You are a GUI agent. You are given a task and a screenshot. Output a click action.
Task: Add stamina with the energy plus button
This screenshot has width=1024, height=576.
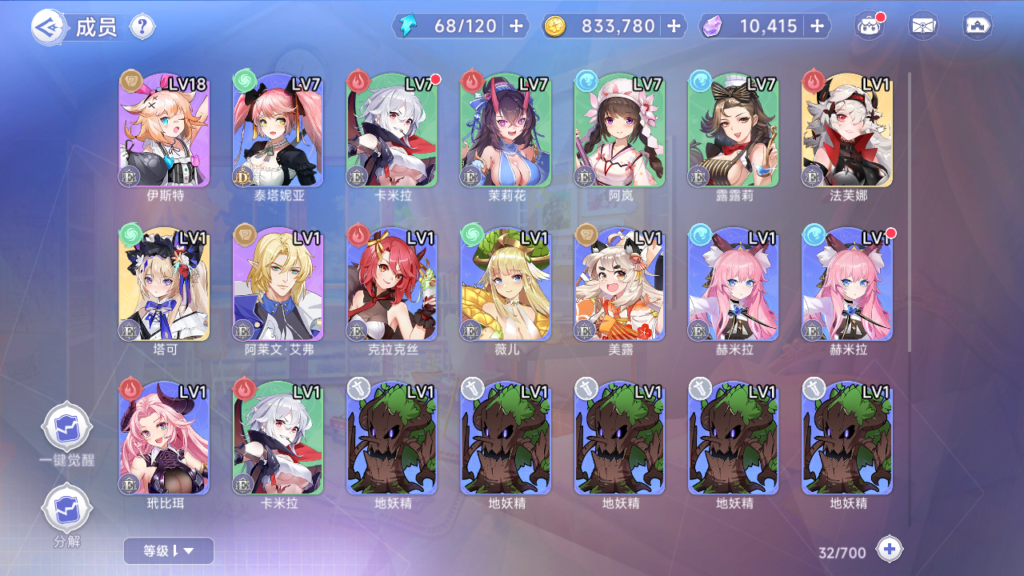(x=516, y=26)
